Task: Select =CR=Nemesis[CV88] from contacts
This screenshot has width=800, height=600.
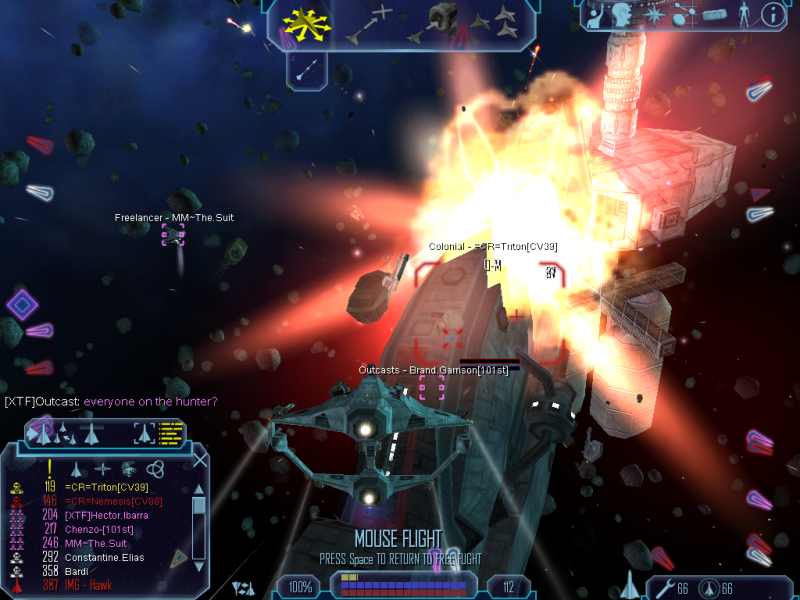Action: (x=108, y=500)
